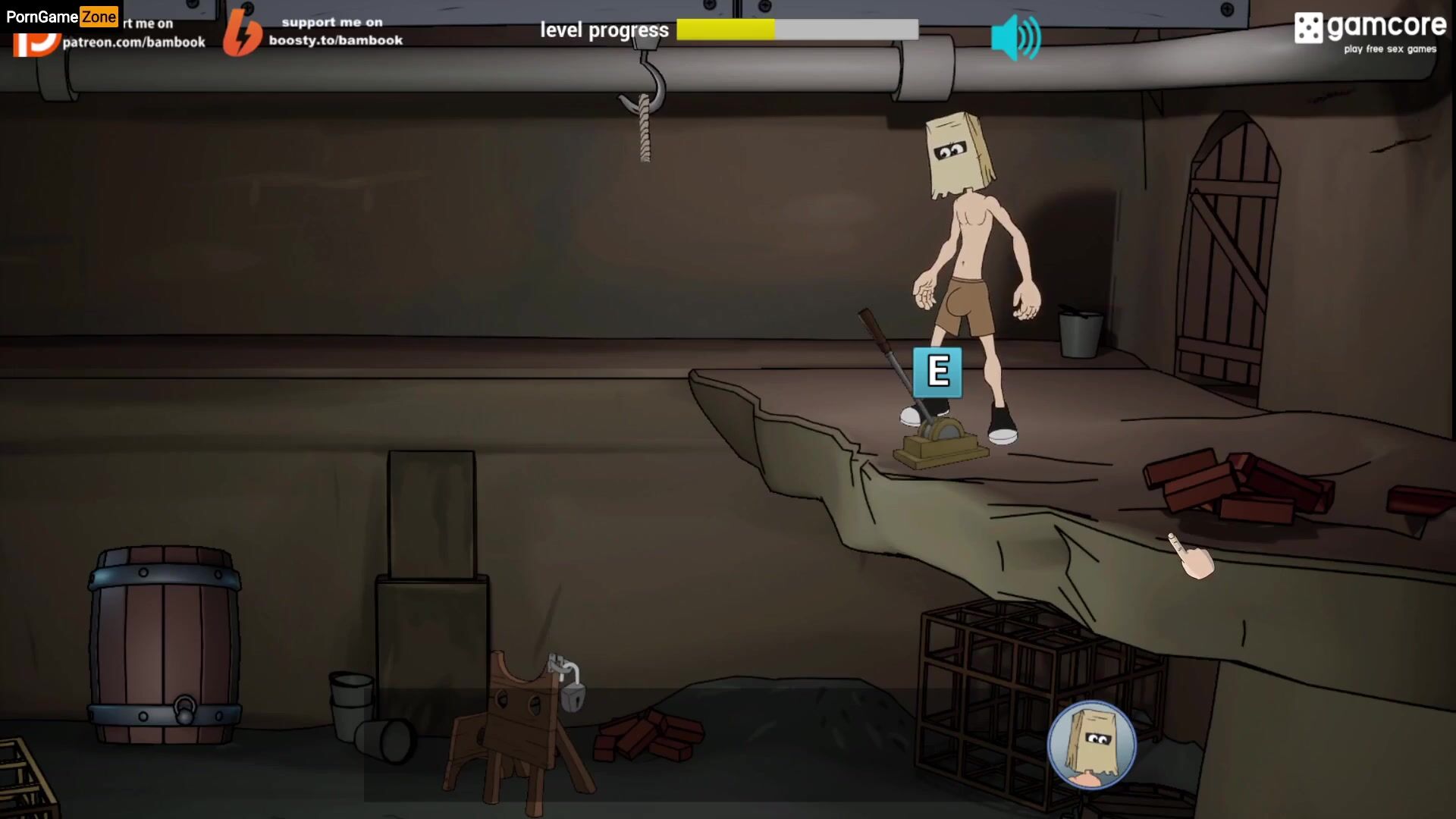
Task: Open the PornGameZone watermark link
Action: (61, 16)
